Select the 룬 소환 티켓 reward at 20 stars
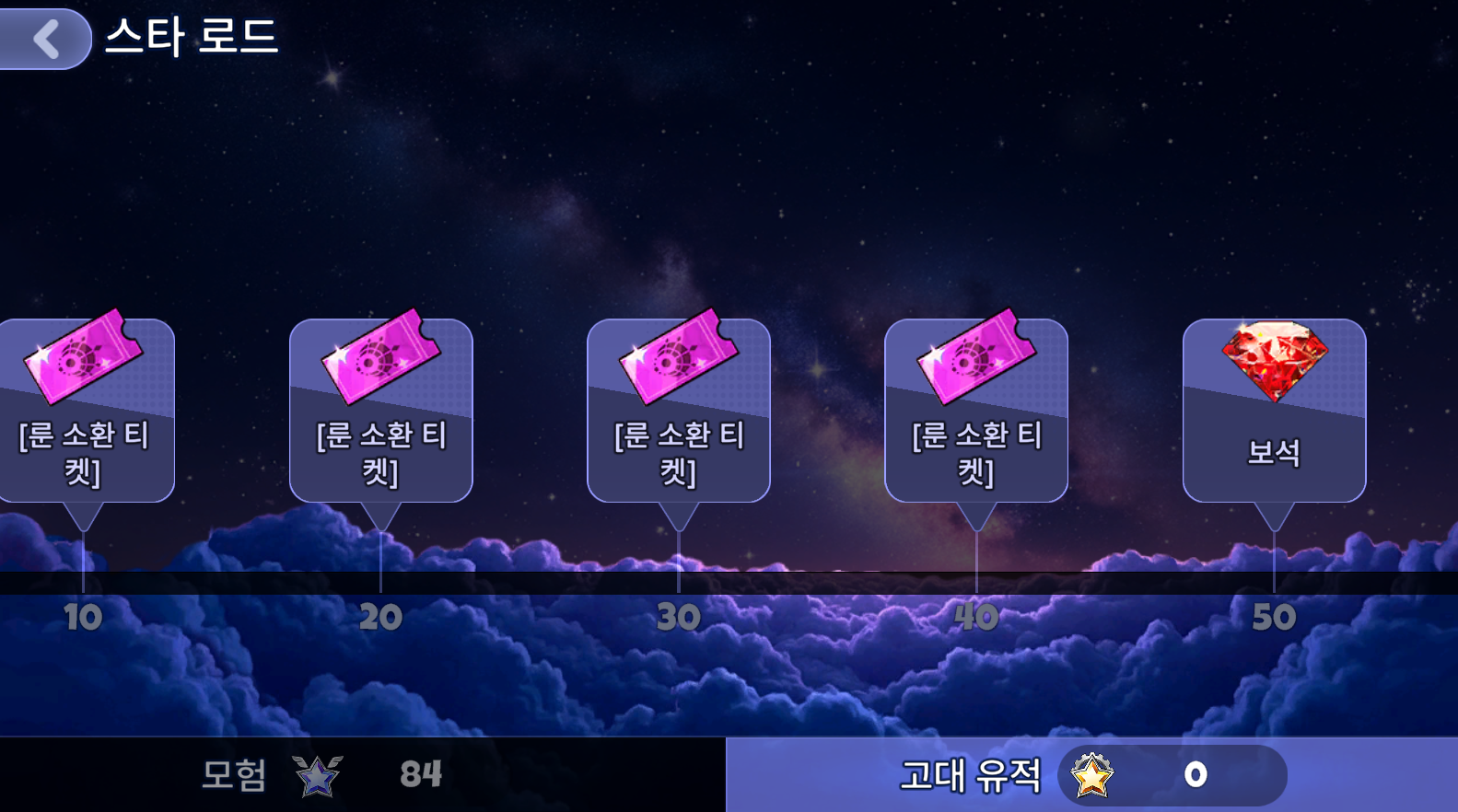Viewport: 1458px width, 812px height. (x=380, y=410)
